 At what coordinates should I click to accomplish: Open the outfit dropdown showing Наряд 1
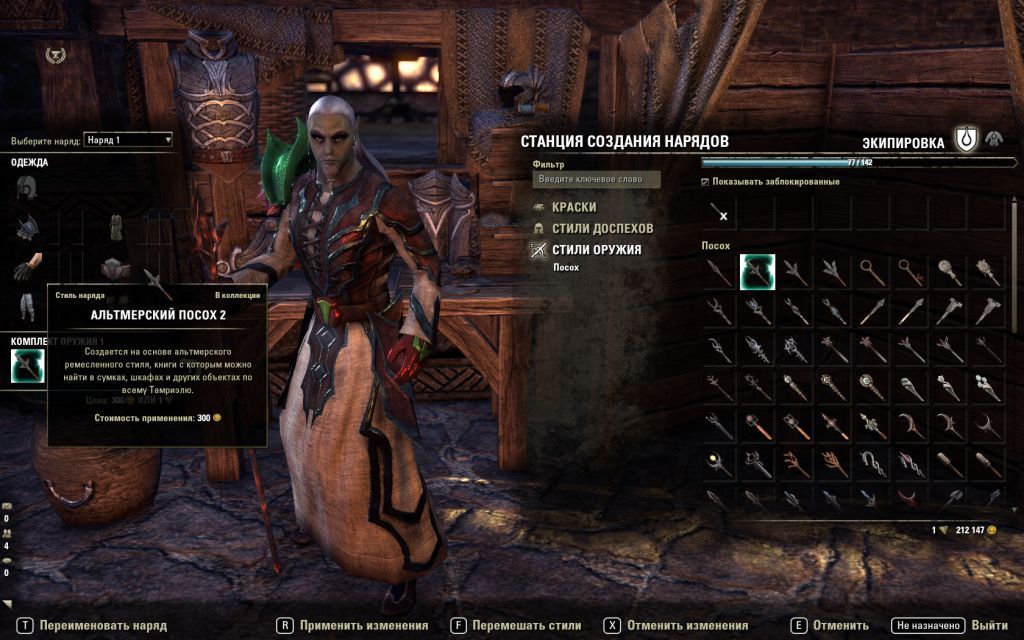[128, 140]
